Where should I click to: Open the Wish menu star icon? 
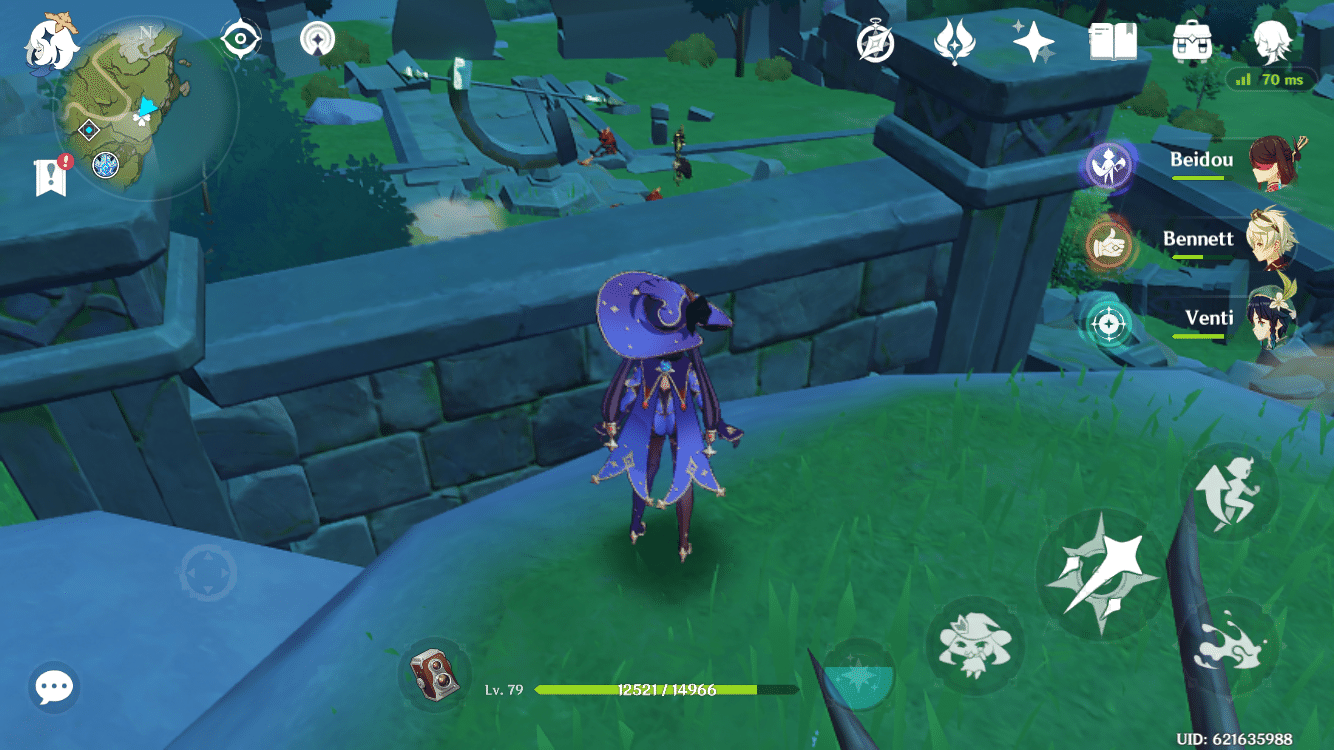click(x=1037, y=40)
